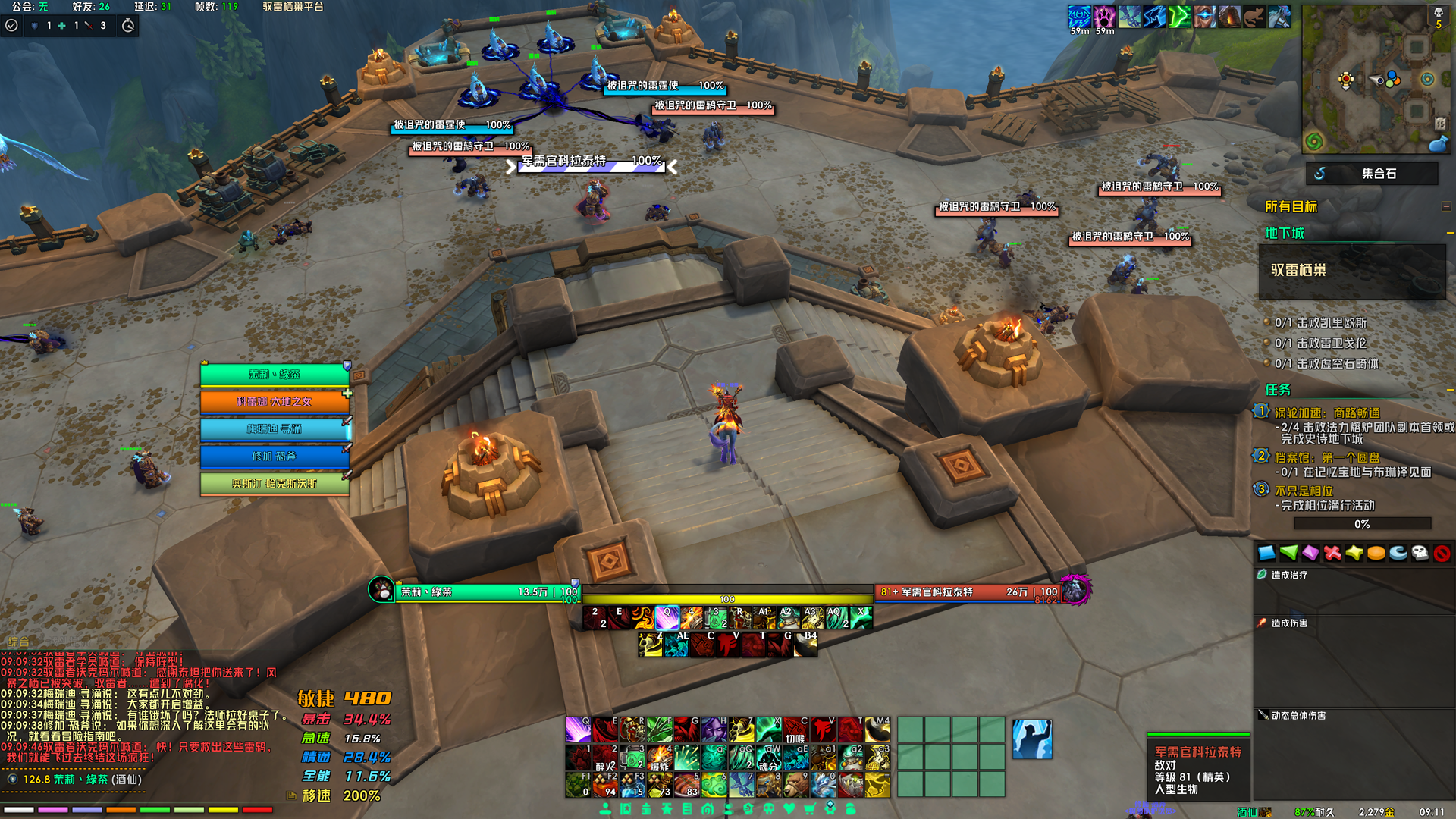Place the white skull world marker

1420,554
